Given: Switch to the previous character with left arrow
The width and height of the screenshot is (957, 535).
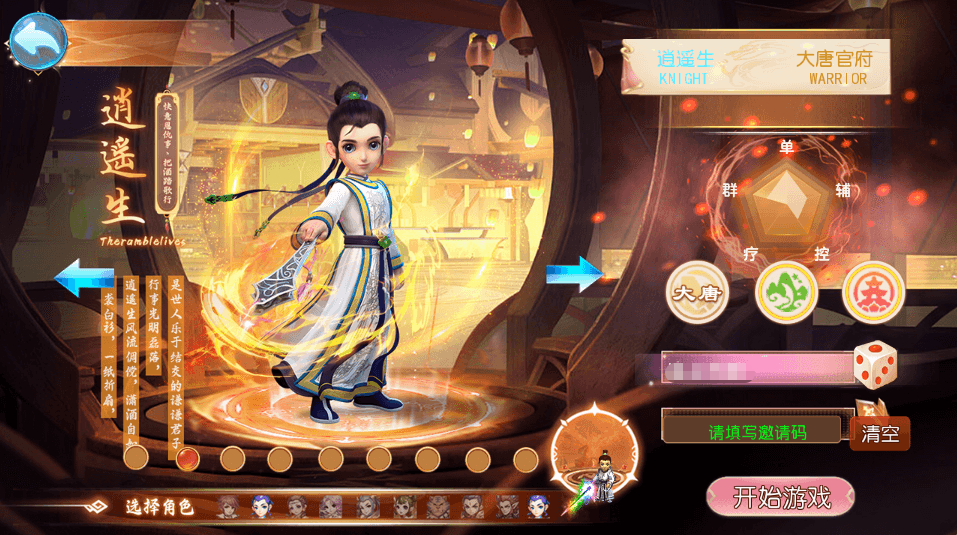Looking at the screenshot, I should [x=84, y=277].
